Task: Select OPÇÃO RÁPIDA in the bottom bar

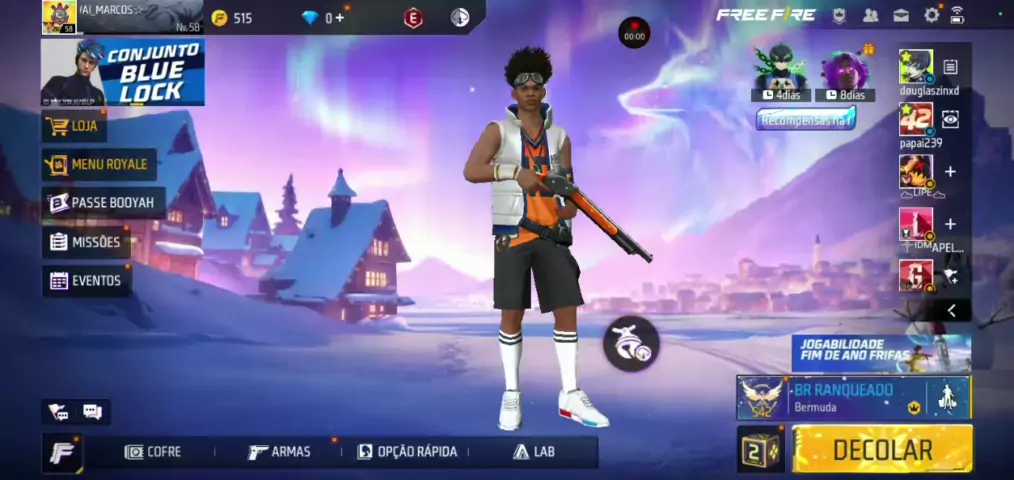Action: 407,452
